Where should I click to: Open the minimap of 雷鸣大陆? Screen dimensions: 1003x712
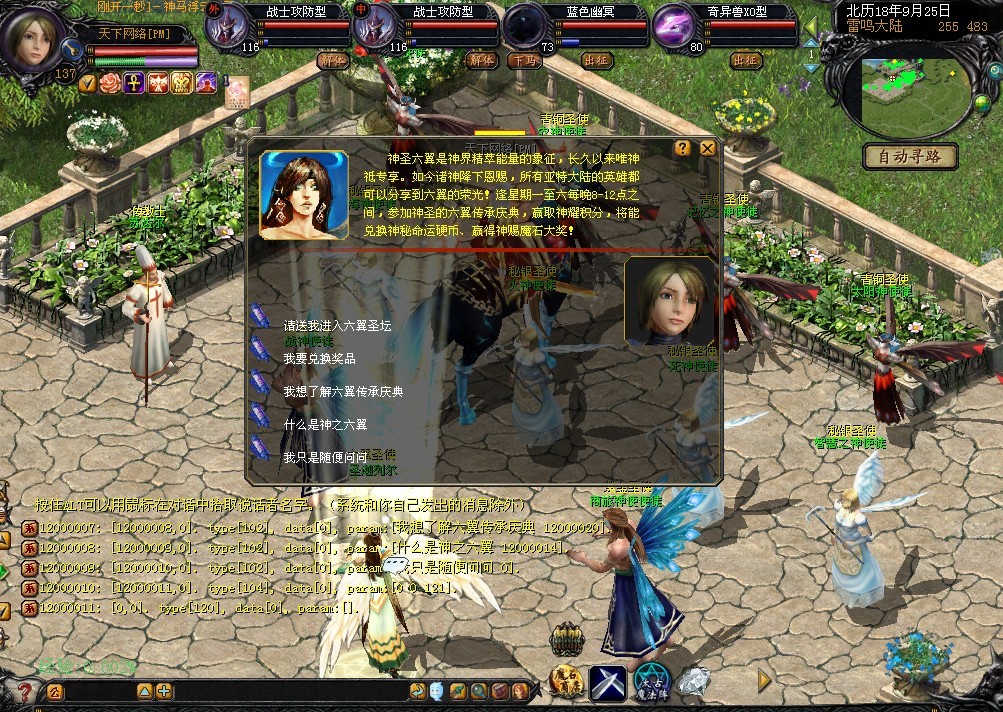click(915, 86)
